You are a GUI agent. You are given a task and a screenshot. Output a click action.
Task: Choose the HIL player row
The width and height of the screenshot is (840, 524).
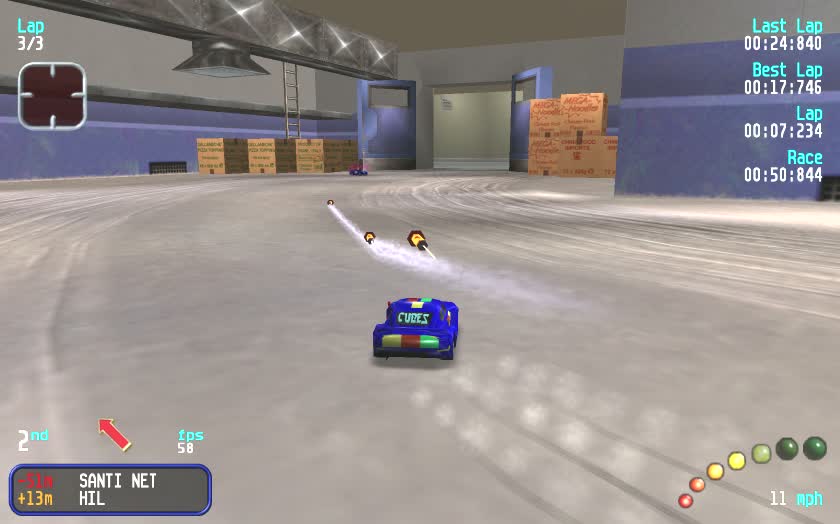110,498
